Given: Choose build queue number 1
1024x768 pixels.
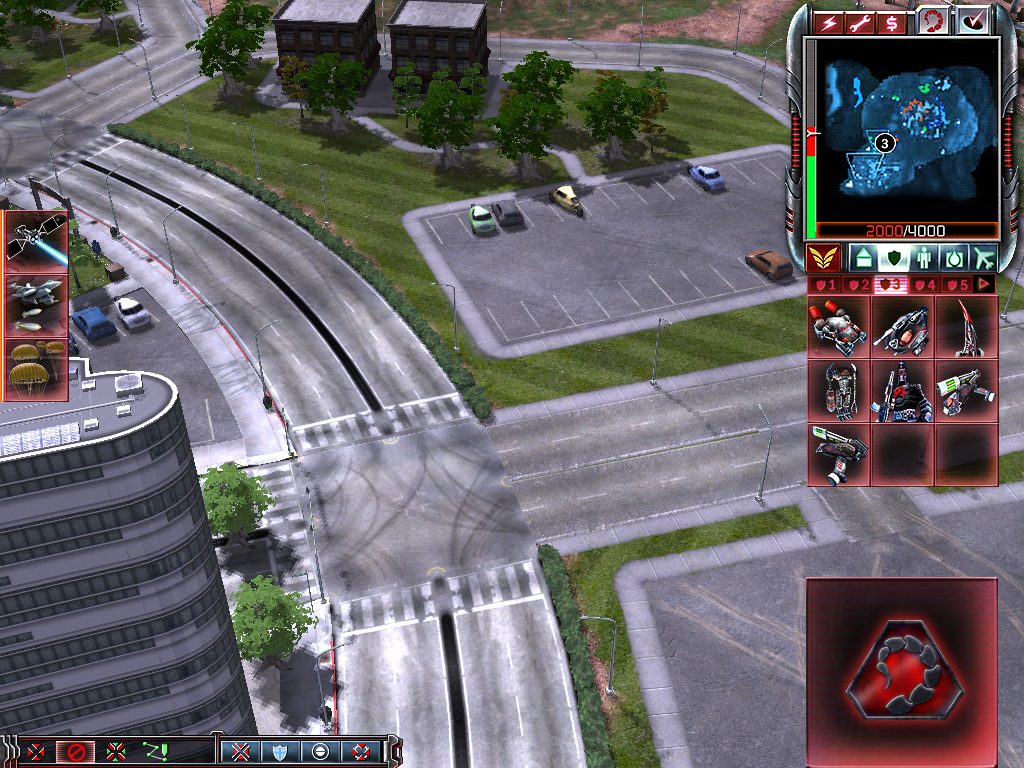Looking at the screenshot, I should coord(823,285).
